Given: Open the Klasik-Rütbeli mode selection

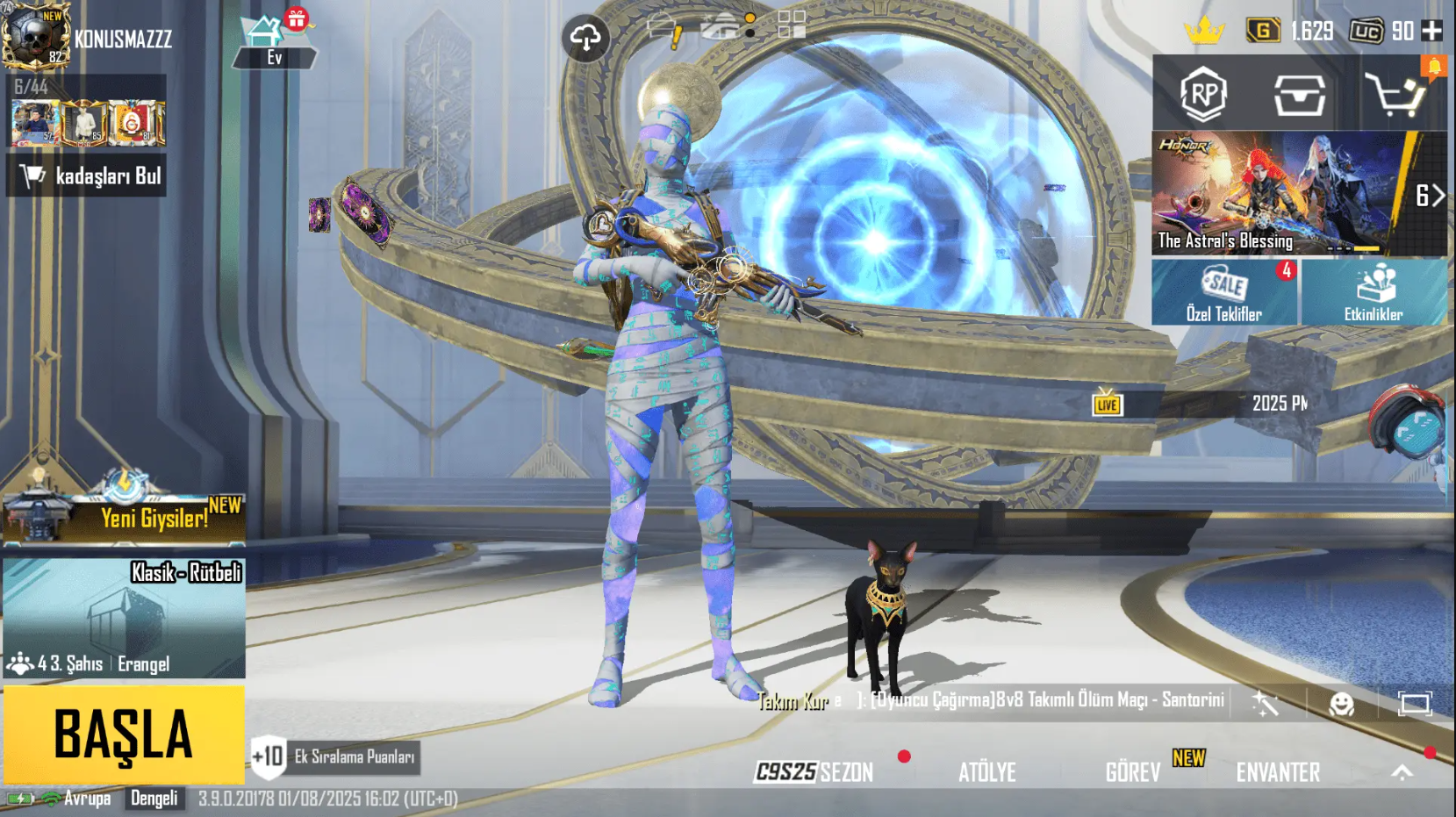Looking at the screenshot, I should click(x=124, y=619).
